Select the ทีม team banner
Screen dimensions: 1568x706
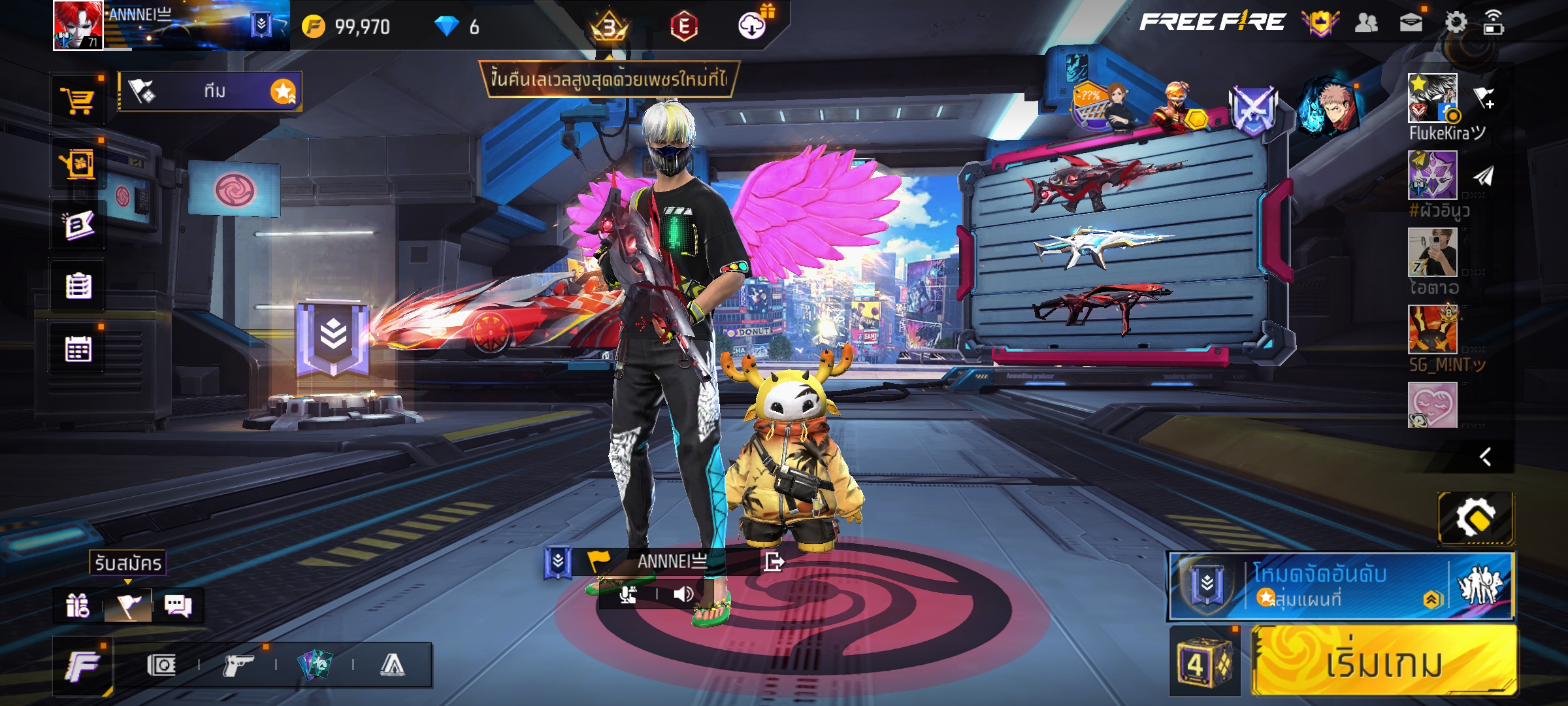(x=209, y=92)
